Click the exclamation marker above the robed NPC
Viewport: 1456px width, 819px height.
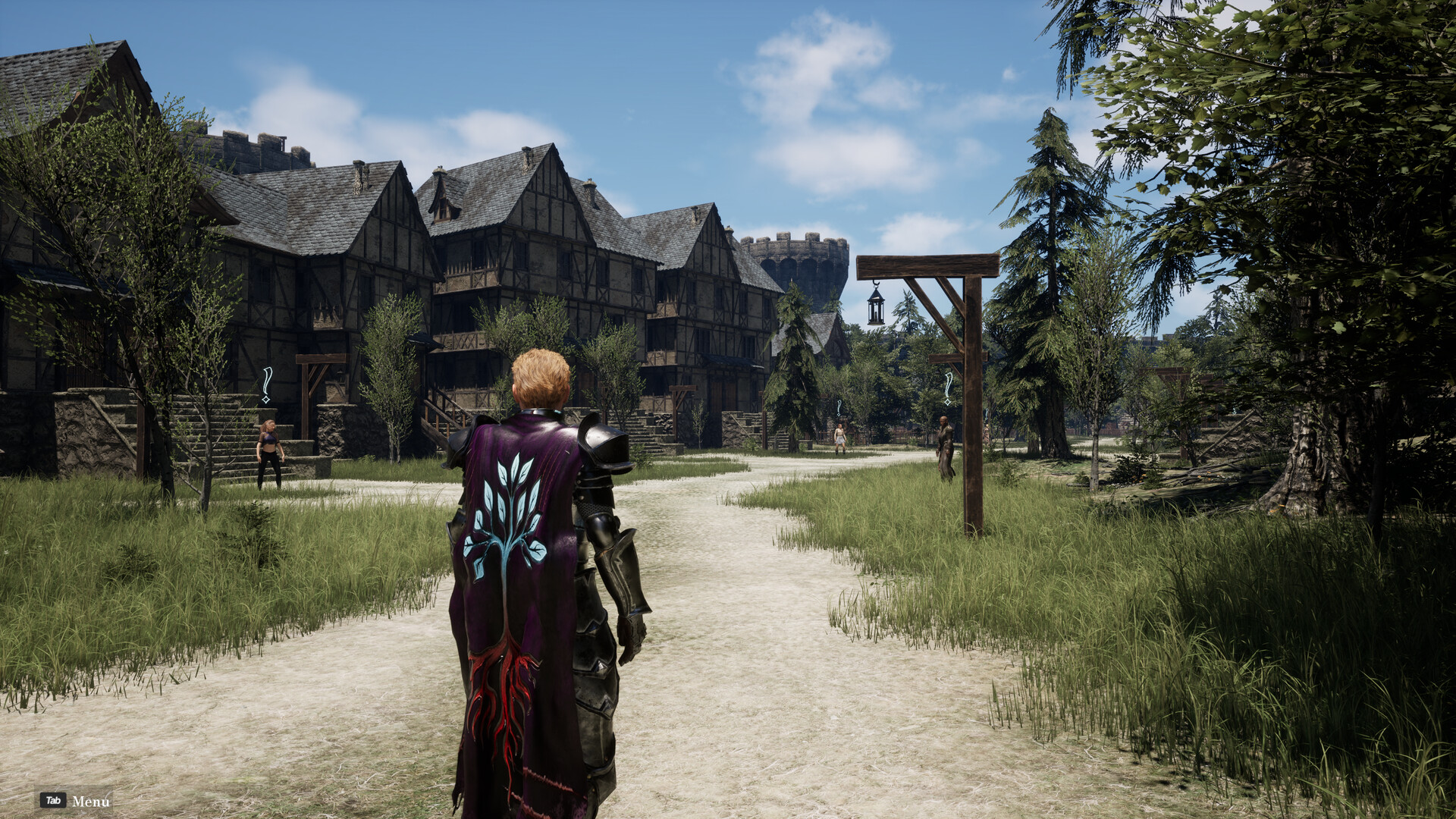(947, 384)
